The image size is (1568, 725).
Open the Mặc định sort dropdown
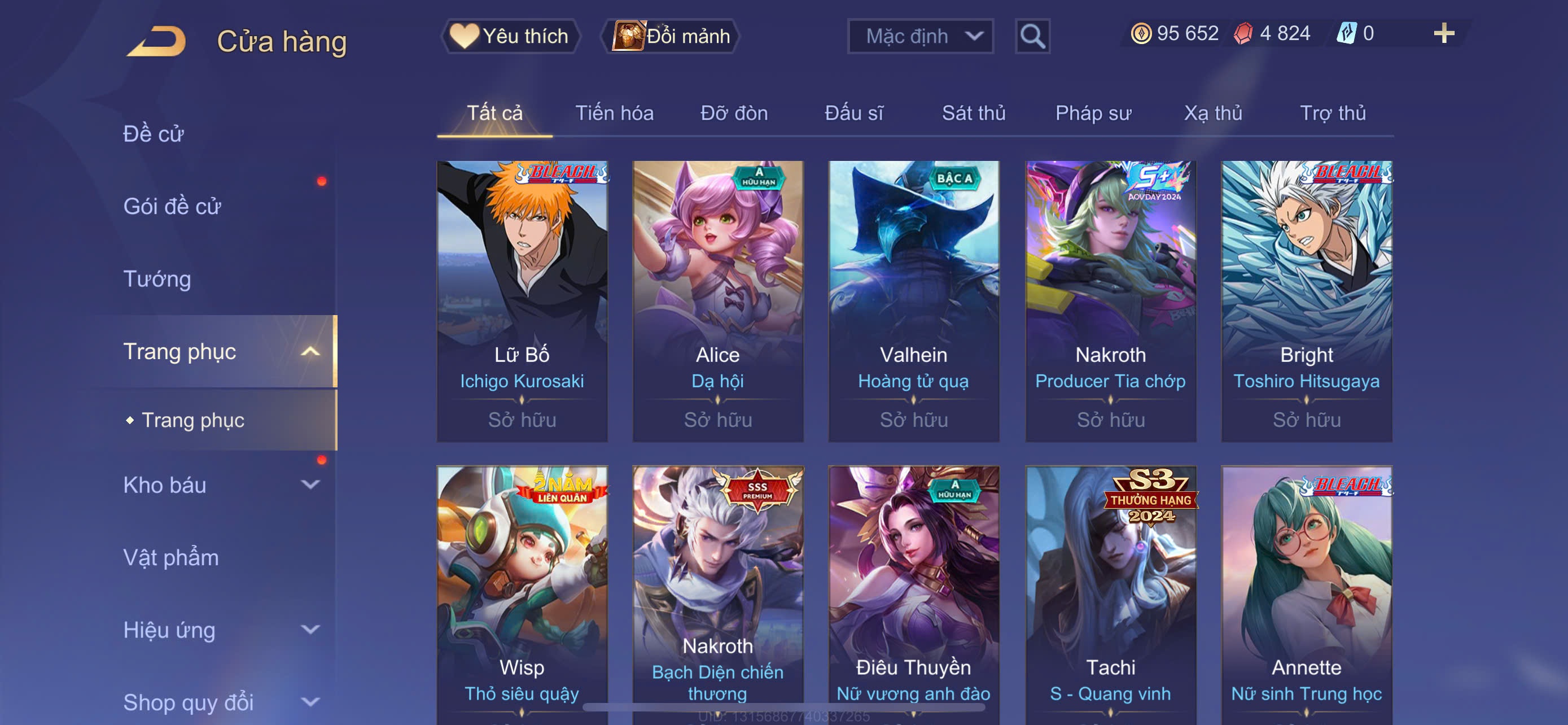[919, 37]
